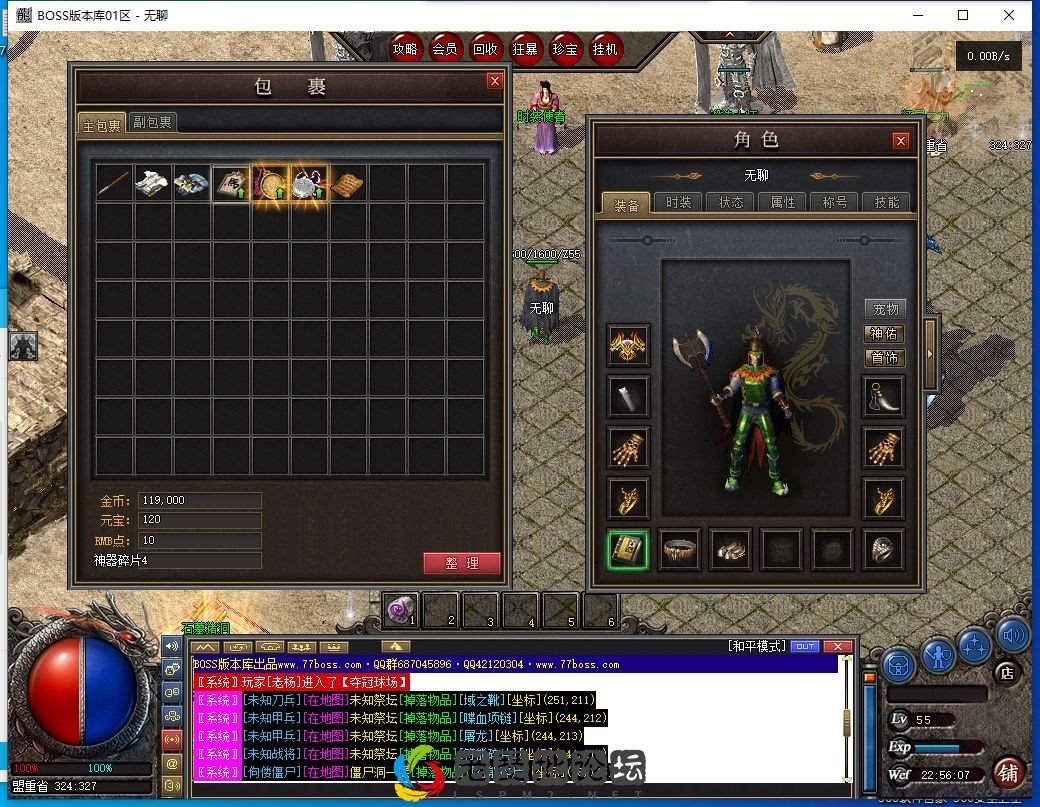Open the 铺 shop button
This screenshot has height=807, width=1040.
click(1008, 772)
